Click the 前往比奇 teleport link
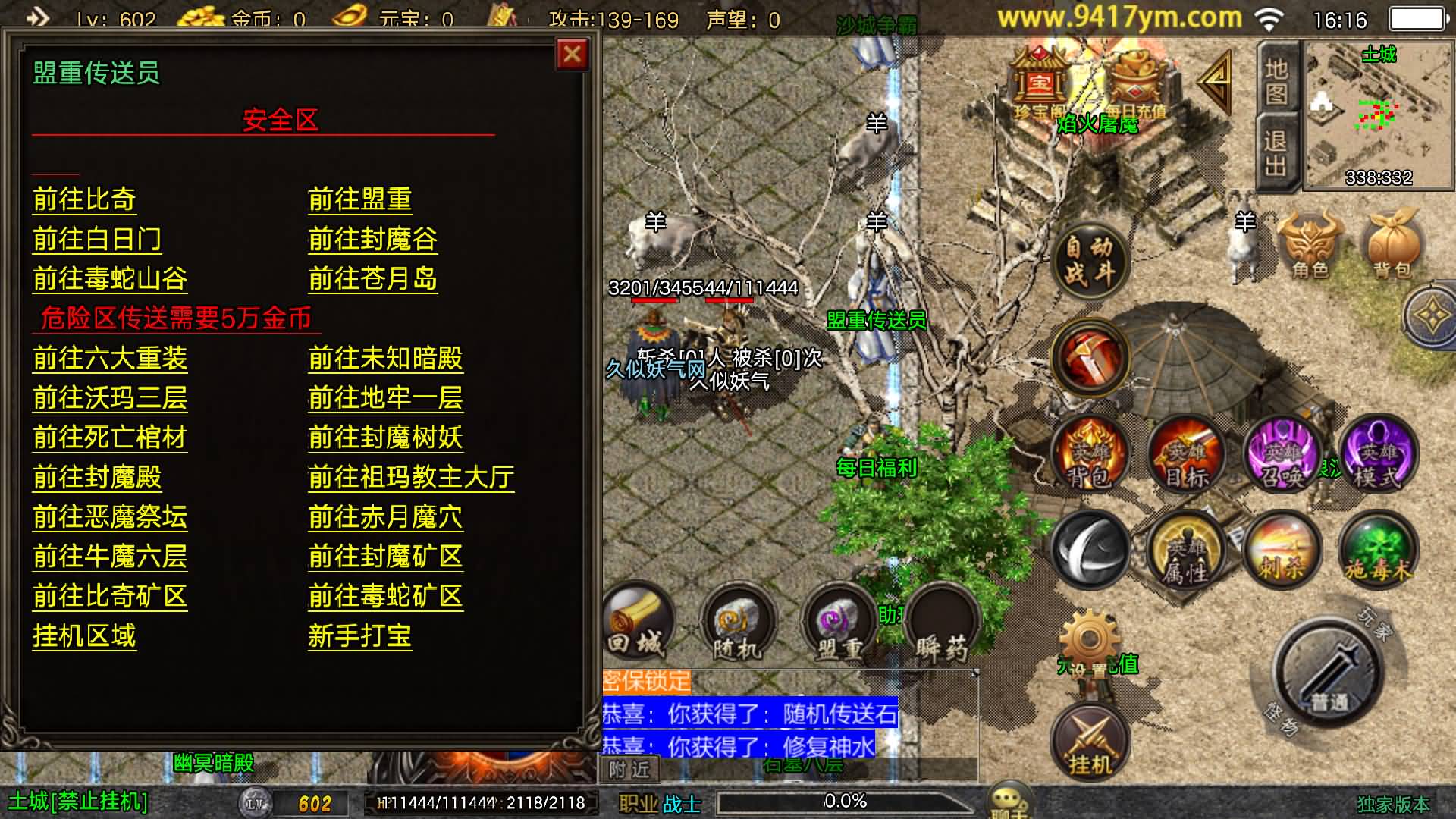 pyautogui.click(x=83, y=199)
